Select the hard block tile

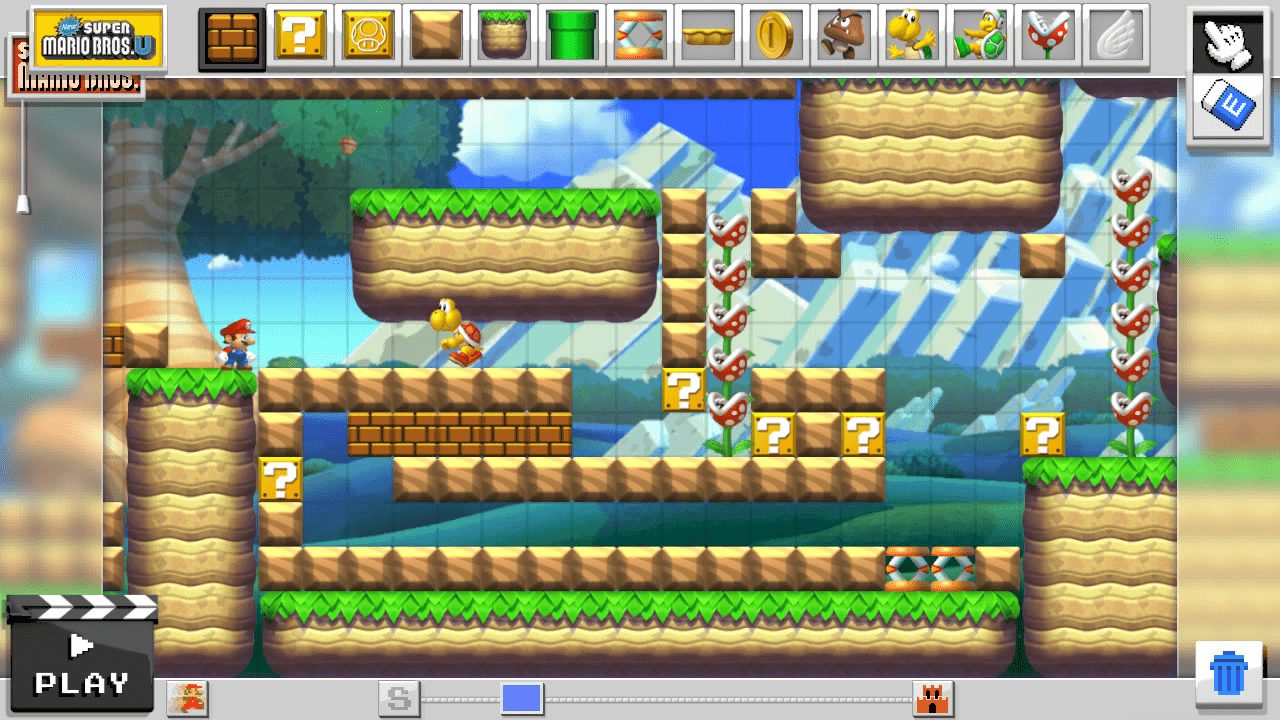pyautogui.click(x=435, y=36)
